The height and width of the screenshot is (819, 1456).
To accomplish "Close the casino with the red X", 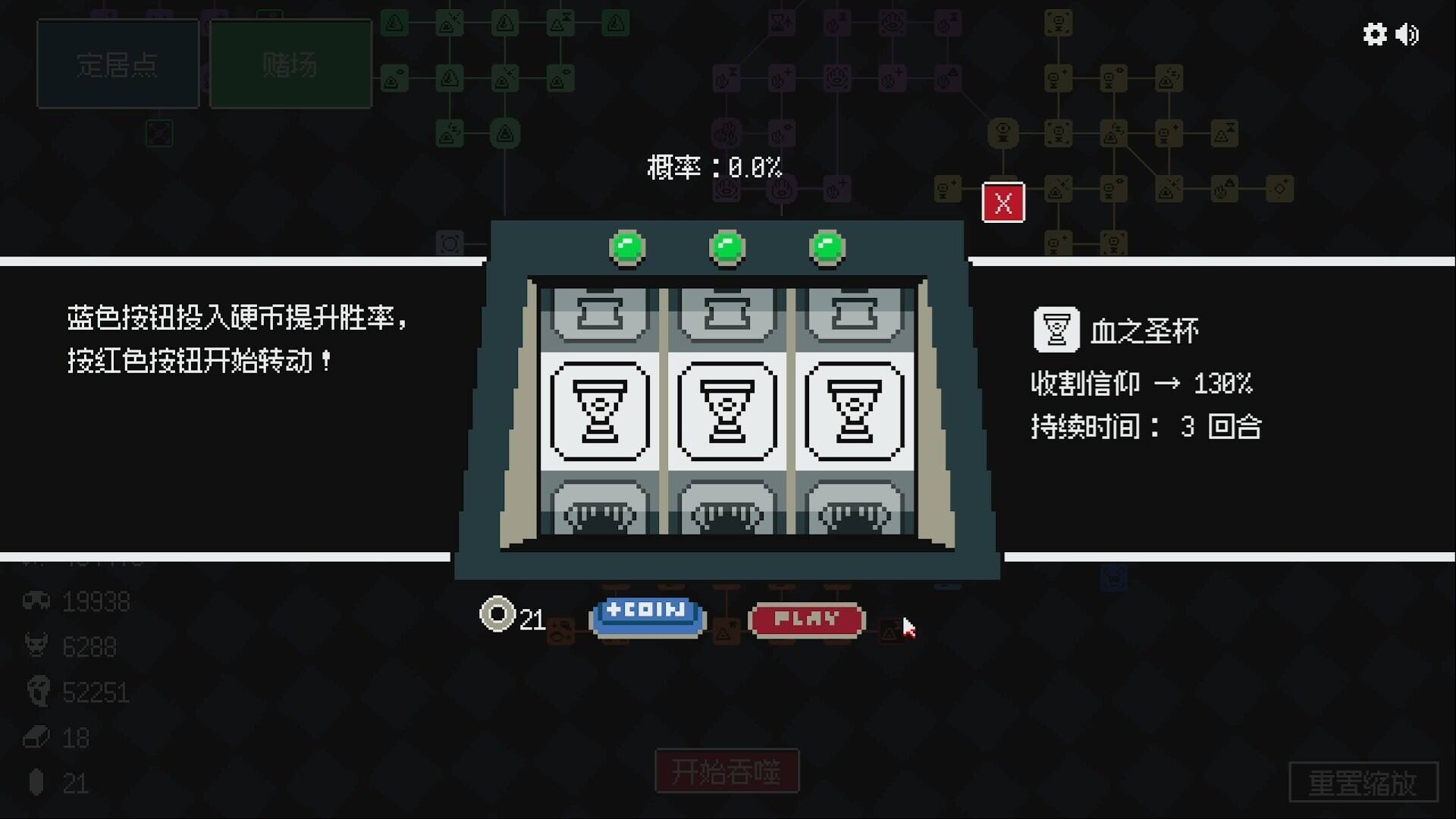I will (1003, 202).
